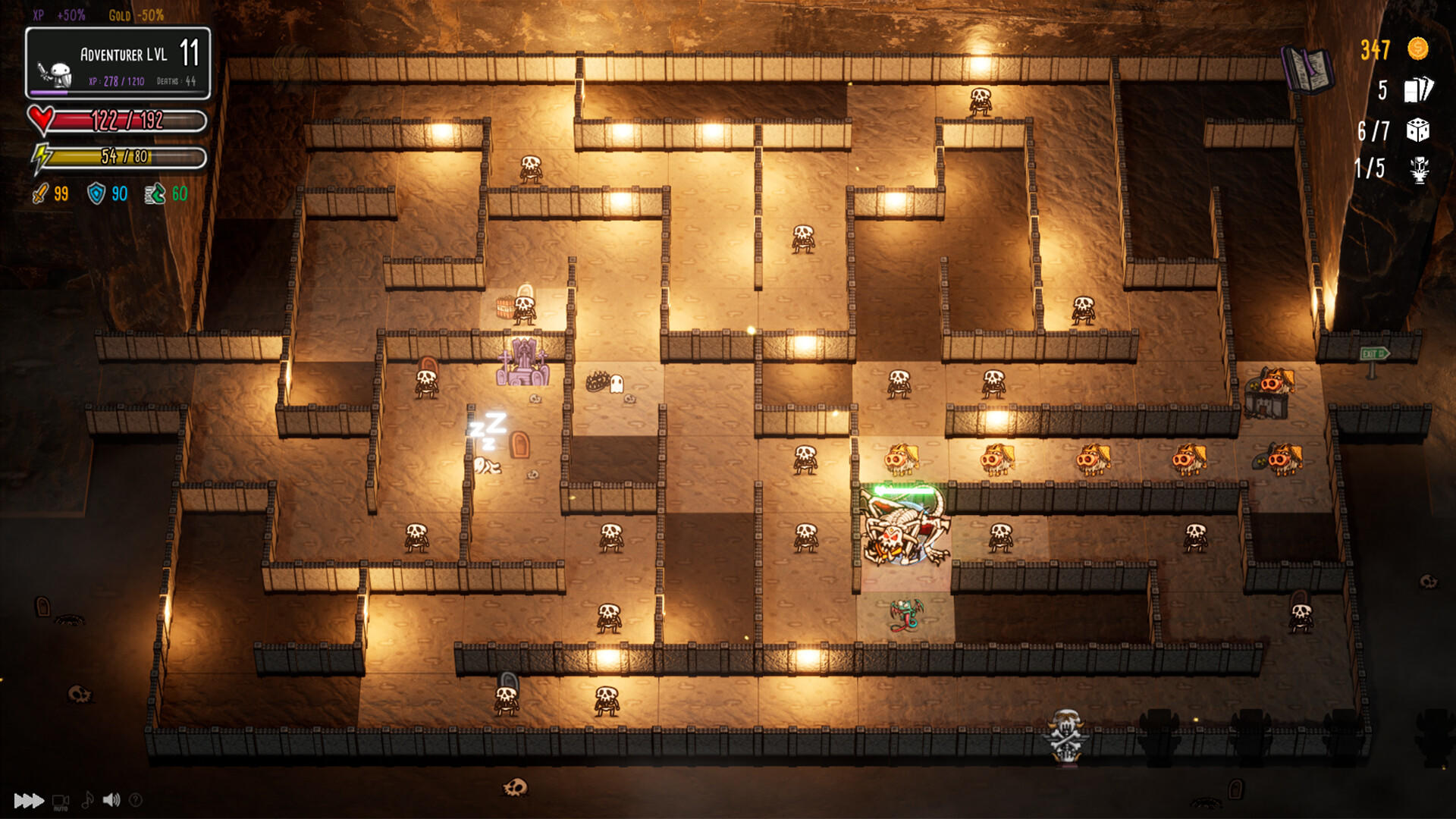Open the help question mark icon
This screenshot has width=1456, height=819.
136,798
